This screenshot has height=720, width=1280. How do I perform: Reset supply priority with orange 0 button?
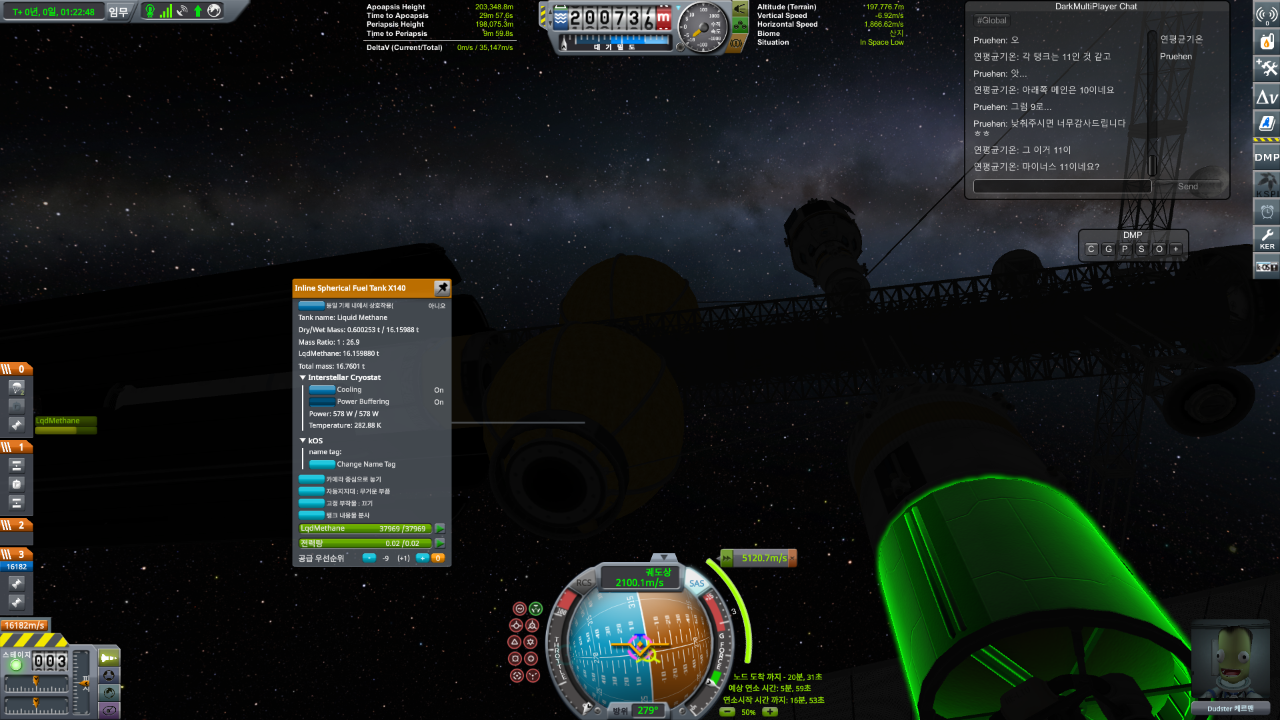437,558
